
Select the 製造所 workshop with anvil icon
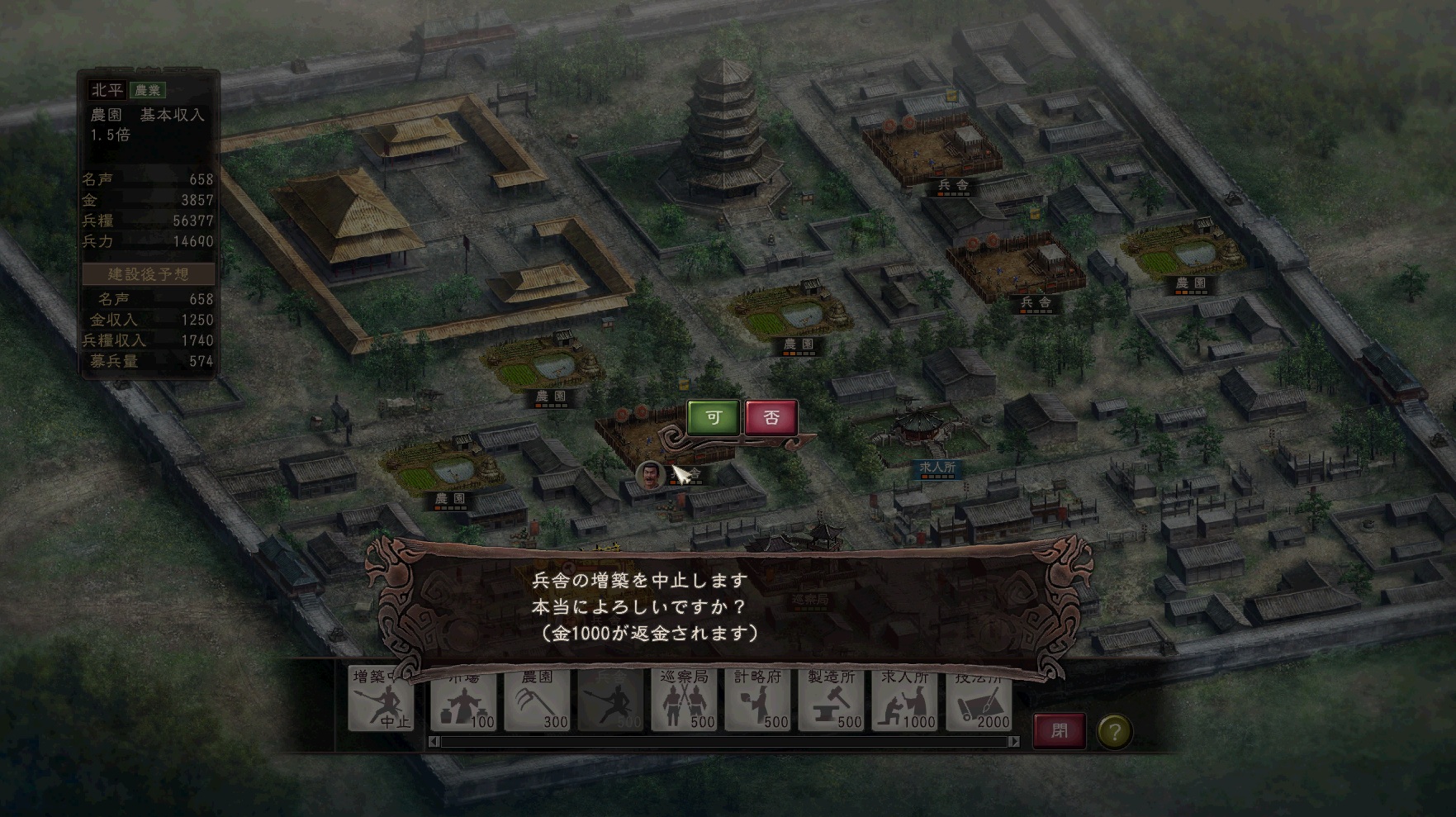click(x=831, y=701)
